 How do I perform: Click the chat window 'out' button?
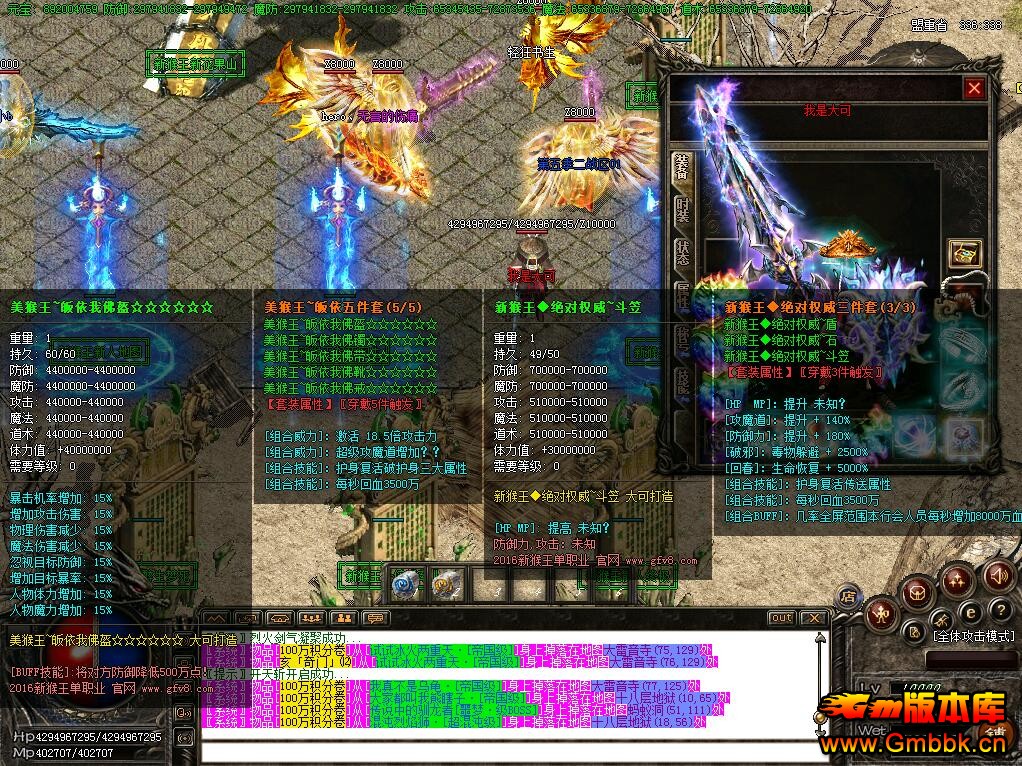(782, 618)
